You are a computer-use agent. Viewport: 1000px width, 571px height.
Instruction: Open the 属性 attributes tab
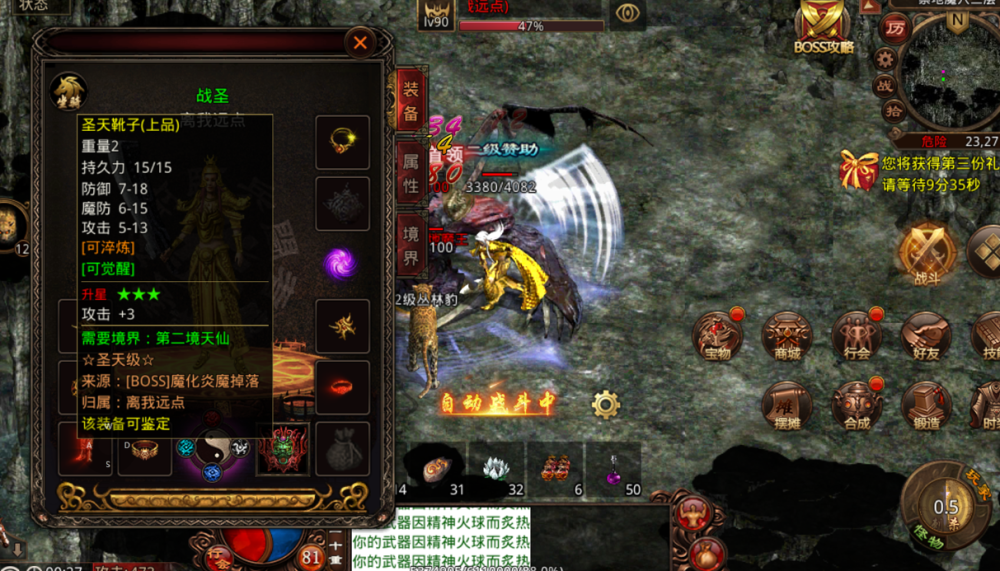pyautogui.click(x=410, y=172)
